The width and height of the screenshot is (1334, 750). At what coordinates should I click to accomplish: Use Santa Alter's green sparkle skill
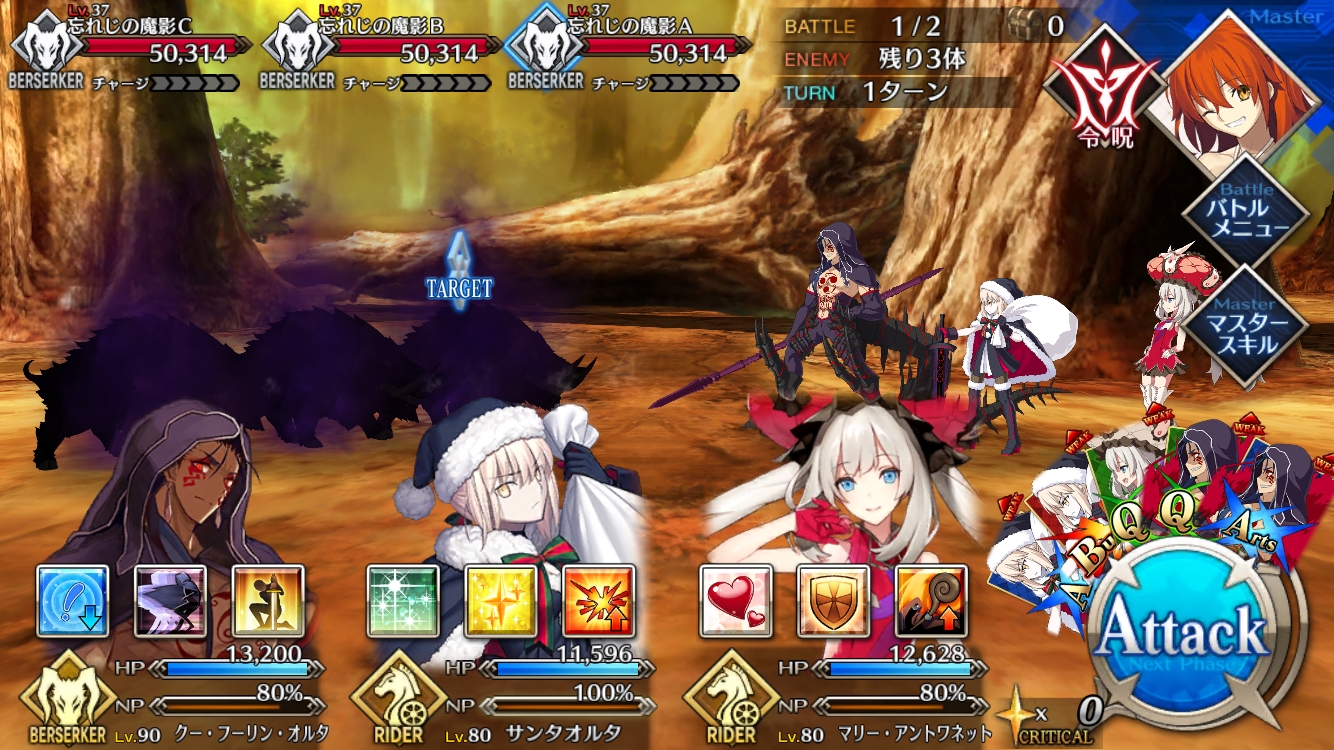(x=403, y=601)
